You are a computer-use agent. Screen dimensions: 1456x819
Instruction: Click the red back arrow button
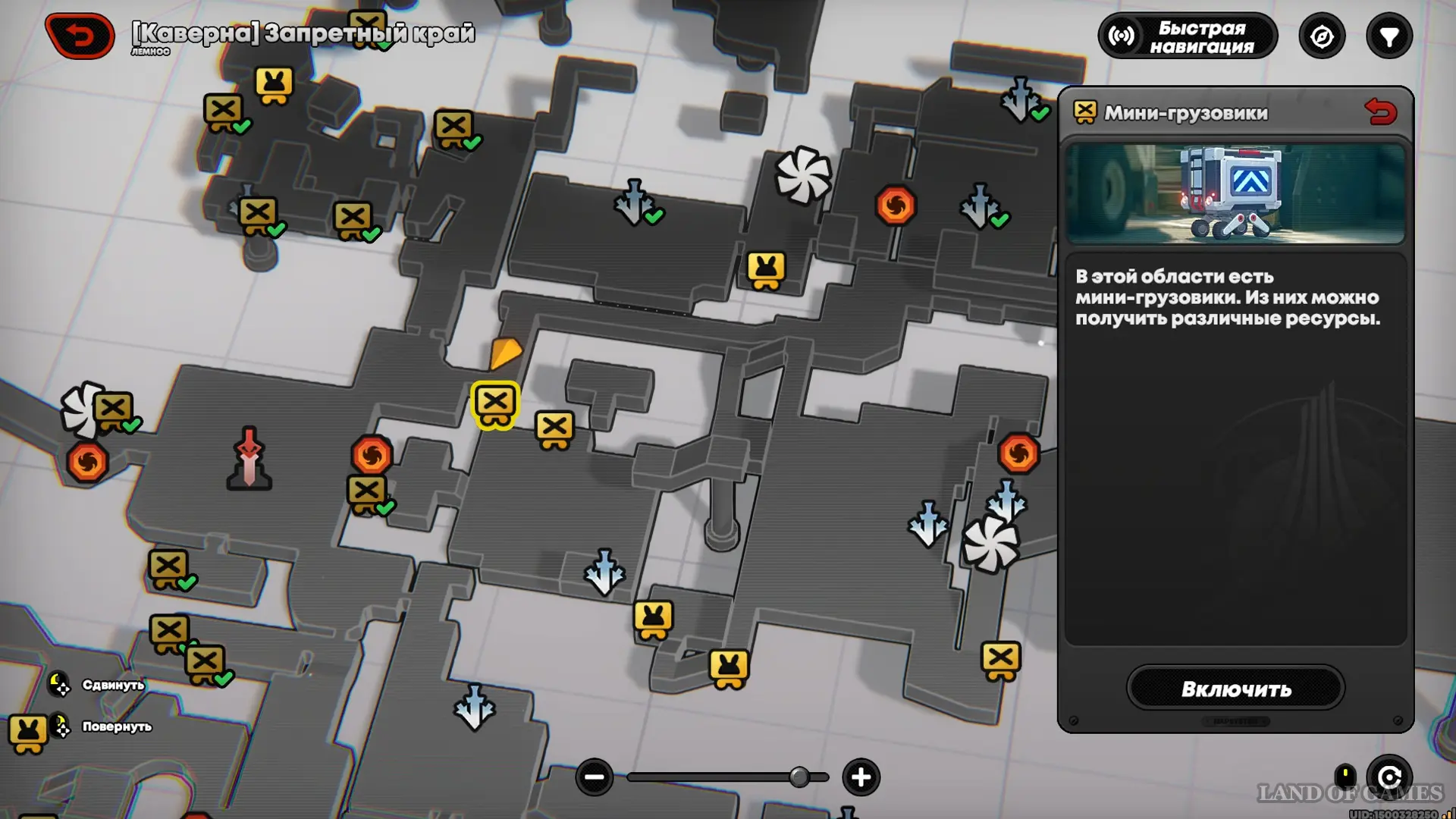coord(80,36)
